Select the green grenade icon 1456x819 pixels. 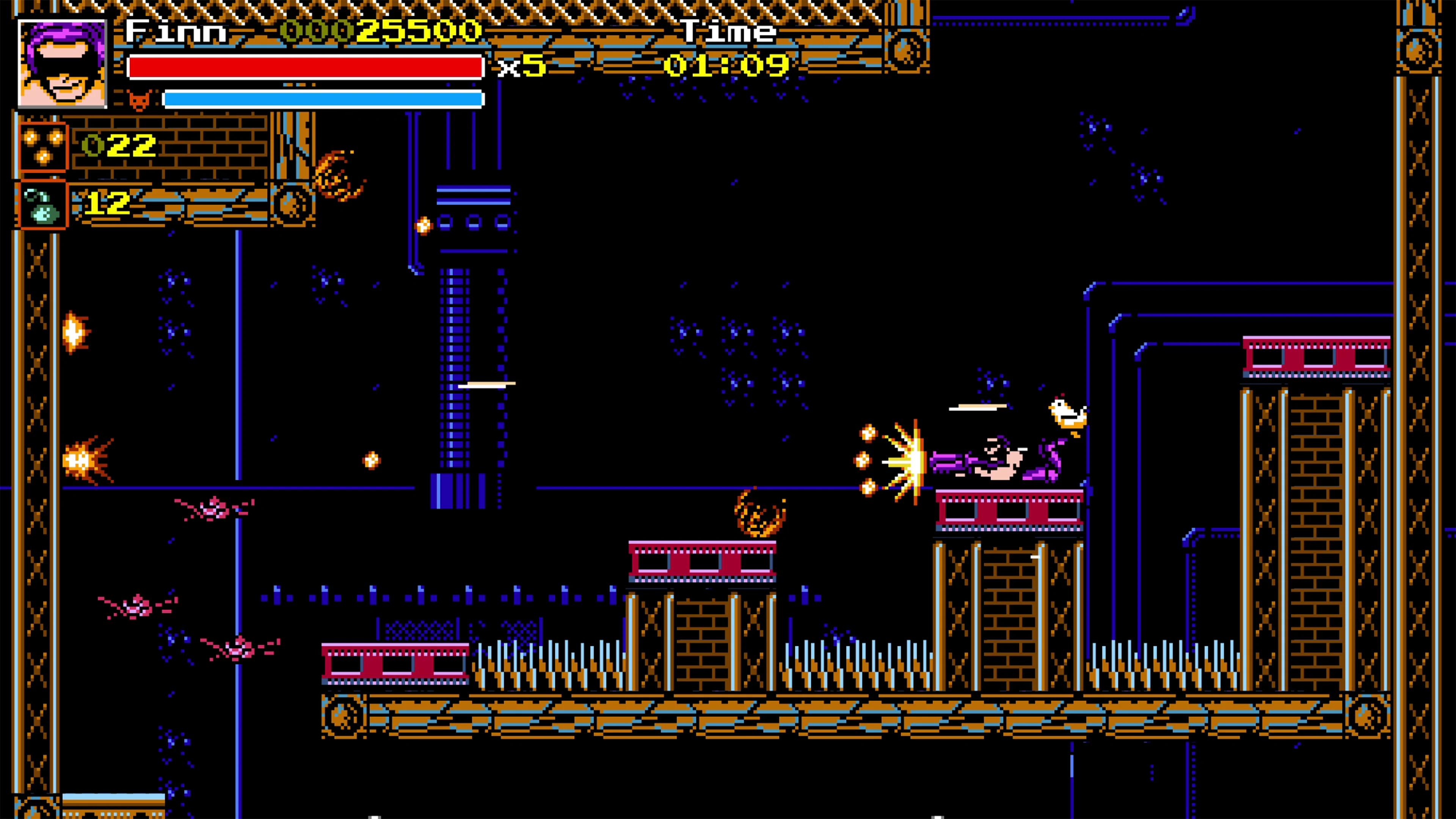click(x=43, y=205)
